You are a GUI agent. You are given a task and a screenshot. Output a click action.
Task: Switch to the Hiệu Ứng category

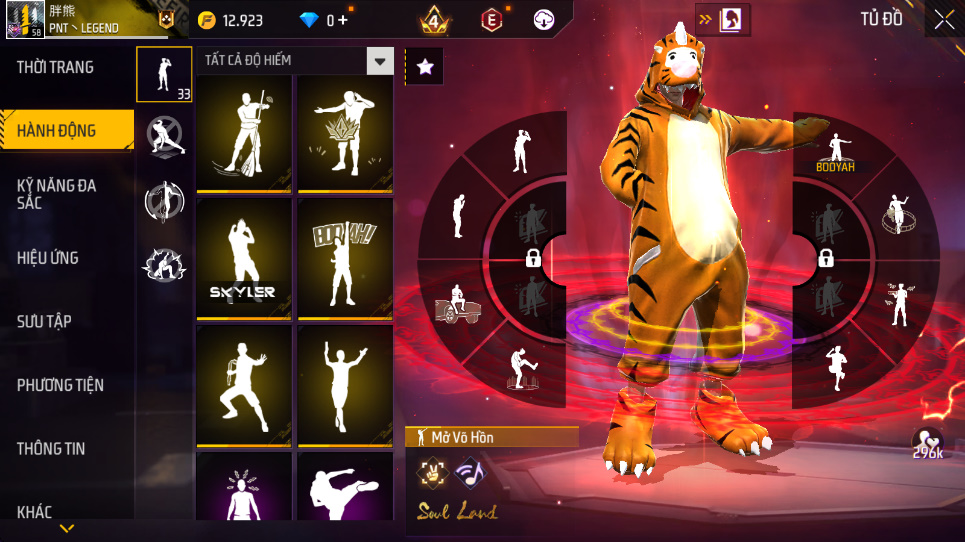(48, 258)
